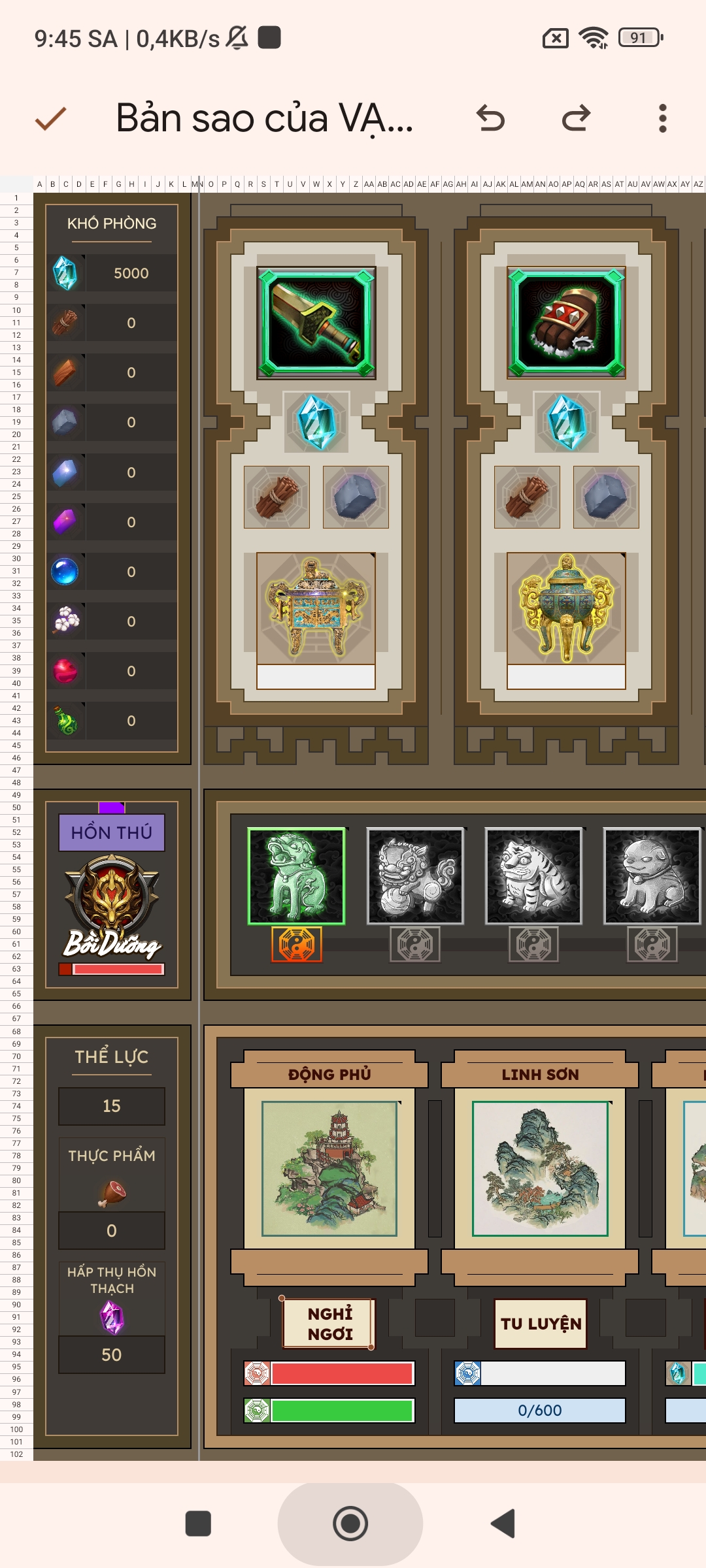The image size is (706, 1568).
Task: Open the three-dot overflow menu
Action: 662,118
